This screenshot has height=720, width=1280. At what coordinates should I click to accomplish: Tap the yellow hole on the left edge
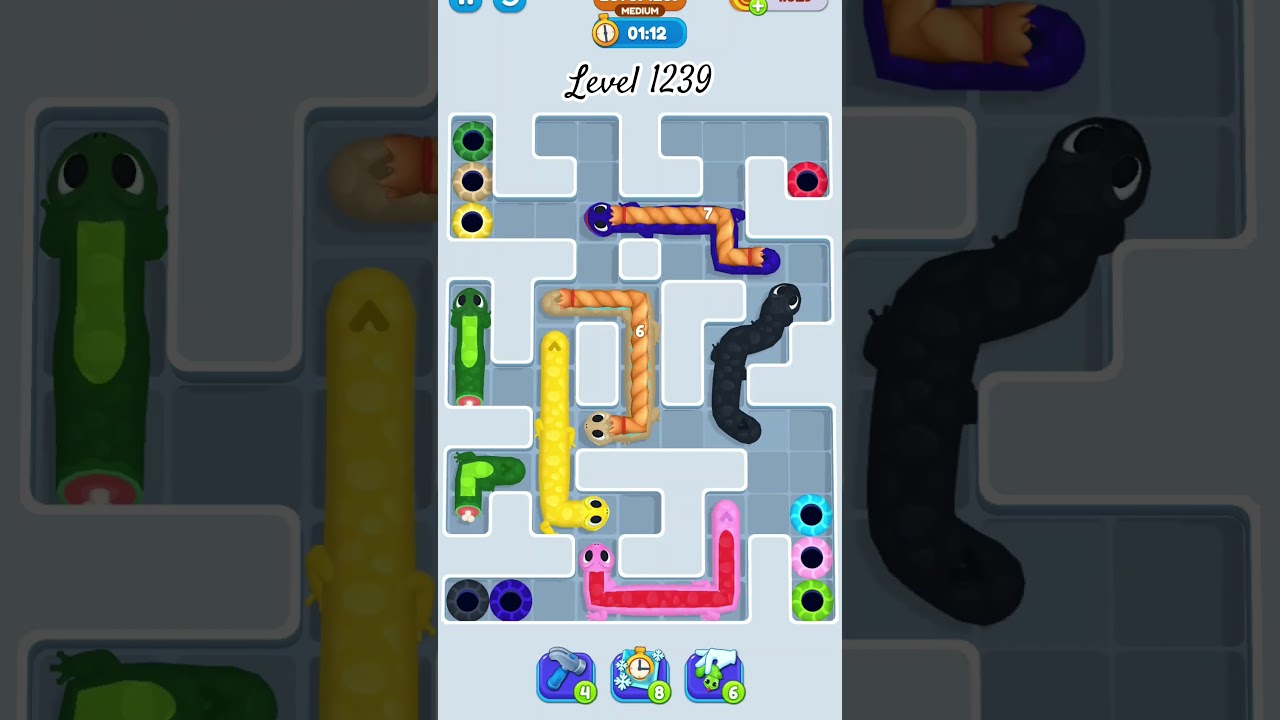pyautogui.click(x=471, y=224)
